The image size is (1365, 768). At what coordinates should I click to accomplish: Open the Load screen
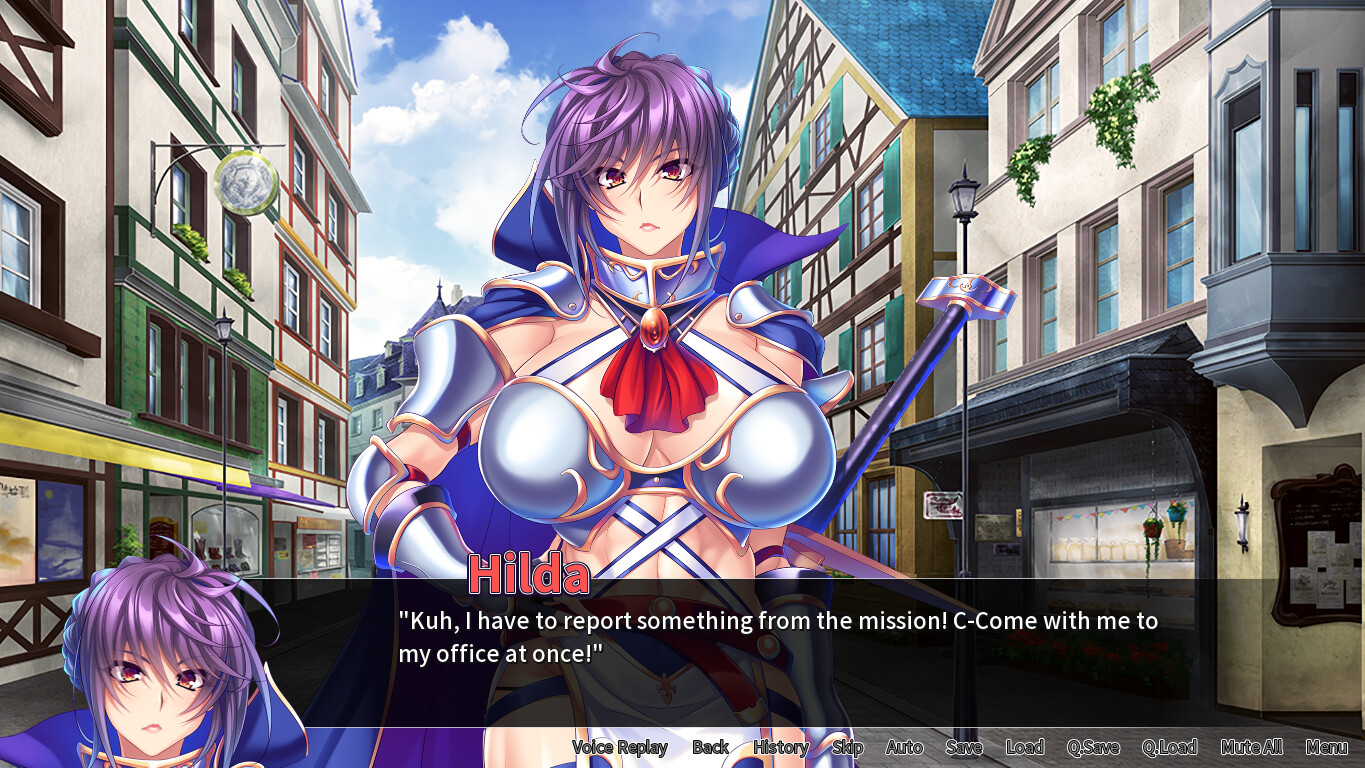1026,747
